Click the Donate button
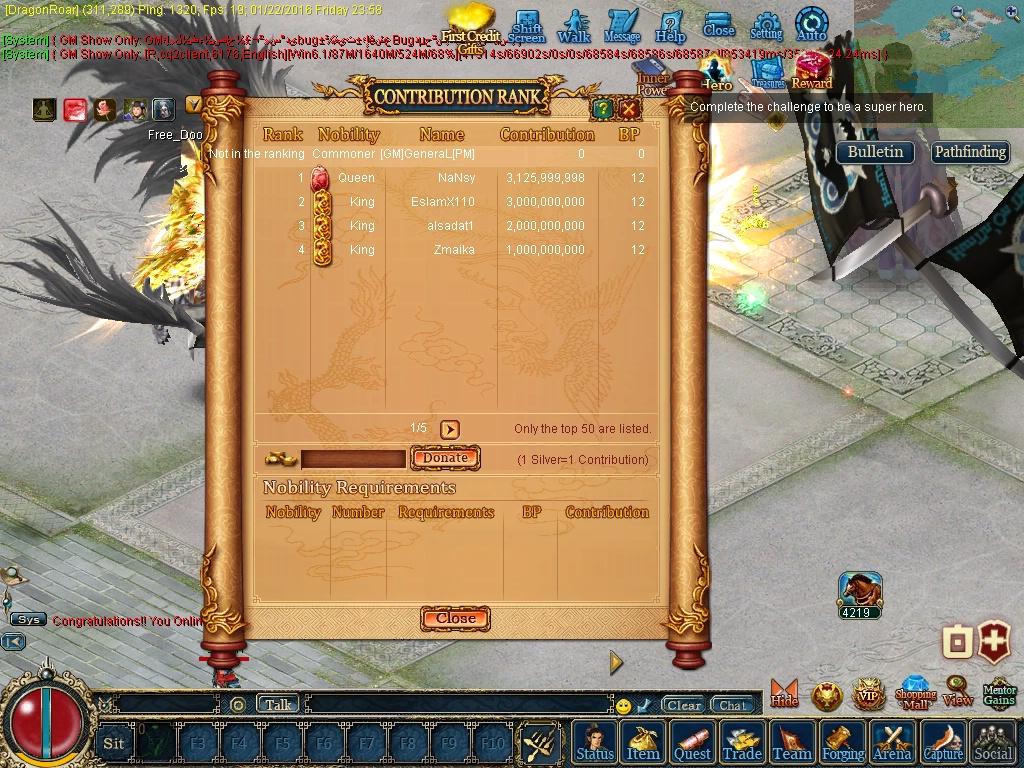The height and width of the screenshot is (768, 1024). click(x=445, y=458)
